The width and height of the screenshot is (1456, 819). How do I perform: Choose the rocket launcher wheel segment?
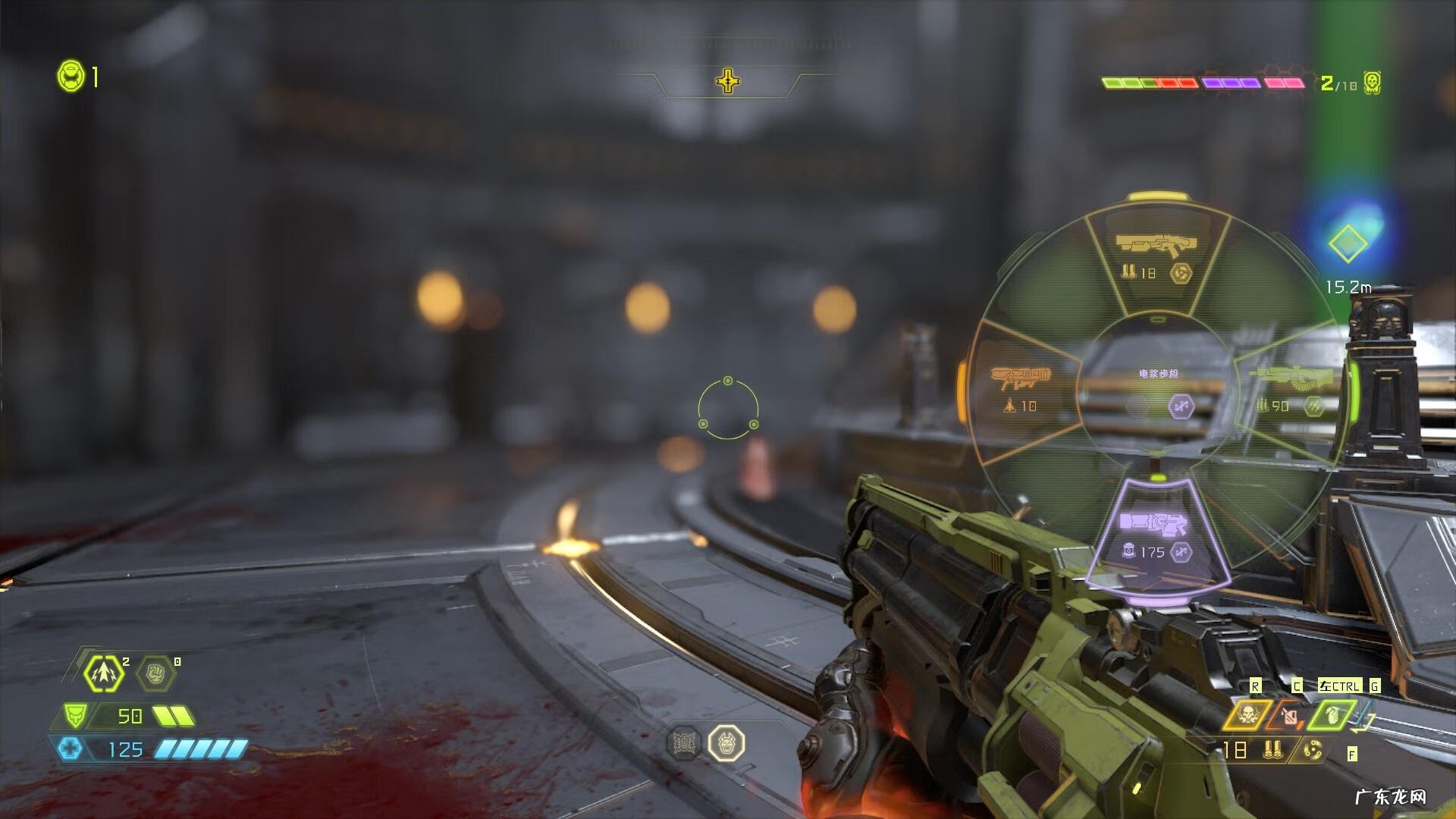(1020, 388)
